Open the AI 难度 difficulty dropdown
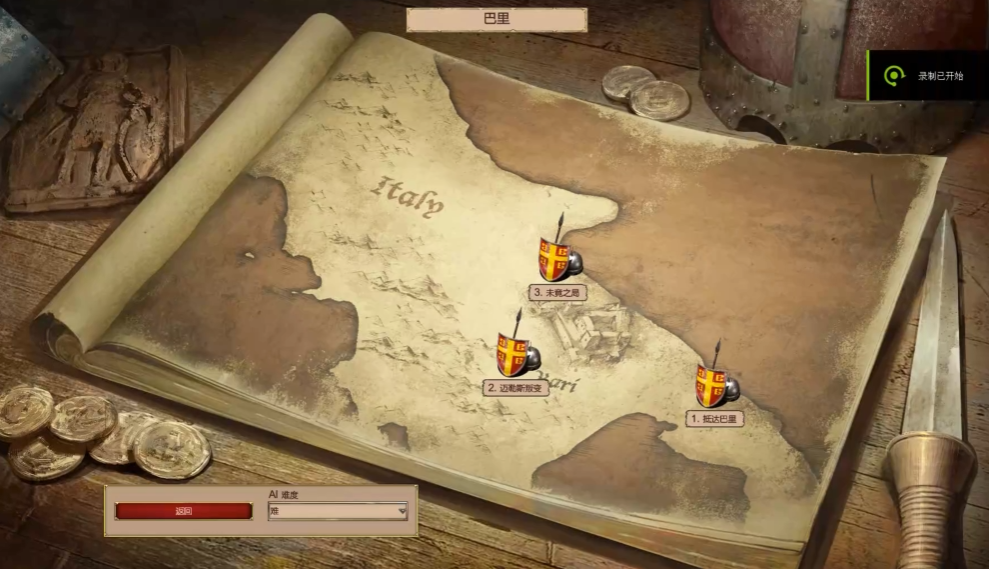This screenshot has width=989, height=569. point(338,511)
